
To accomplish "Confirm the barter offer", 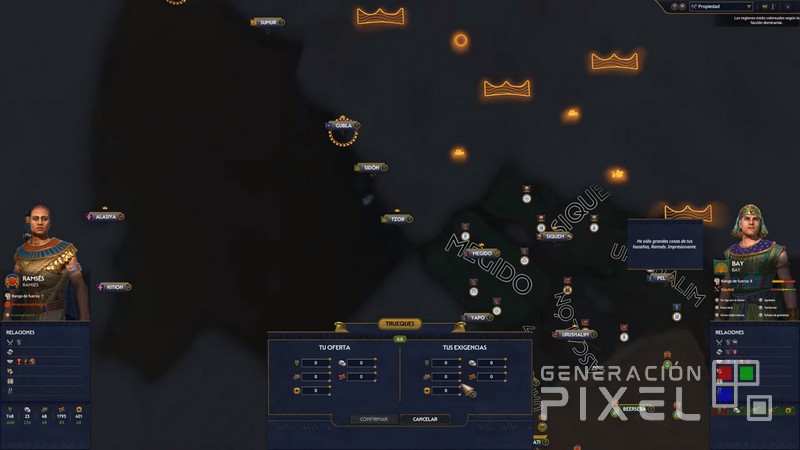I will (x=374, y=419).
